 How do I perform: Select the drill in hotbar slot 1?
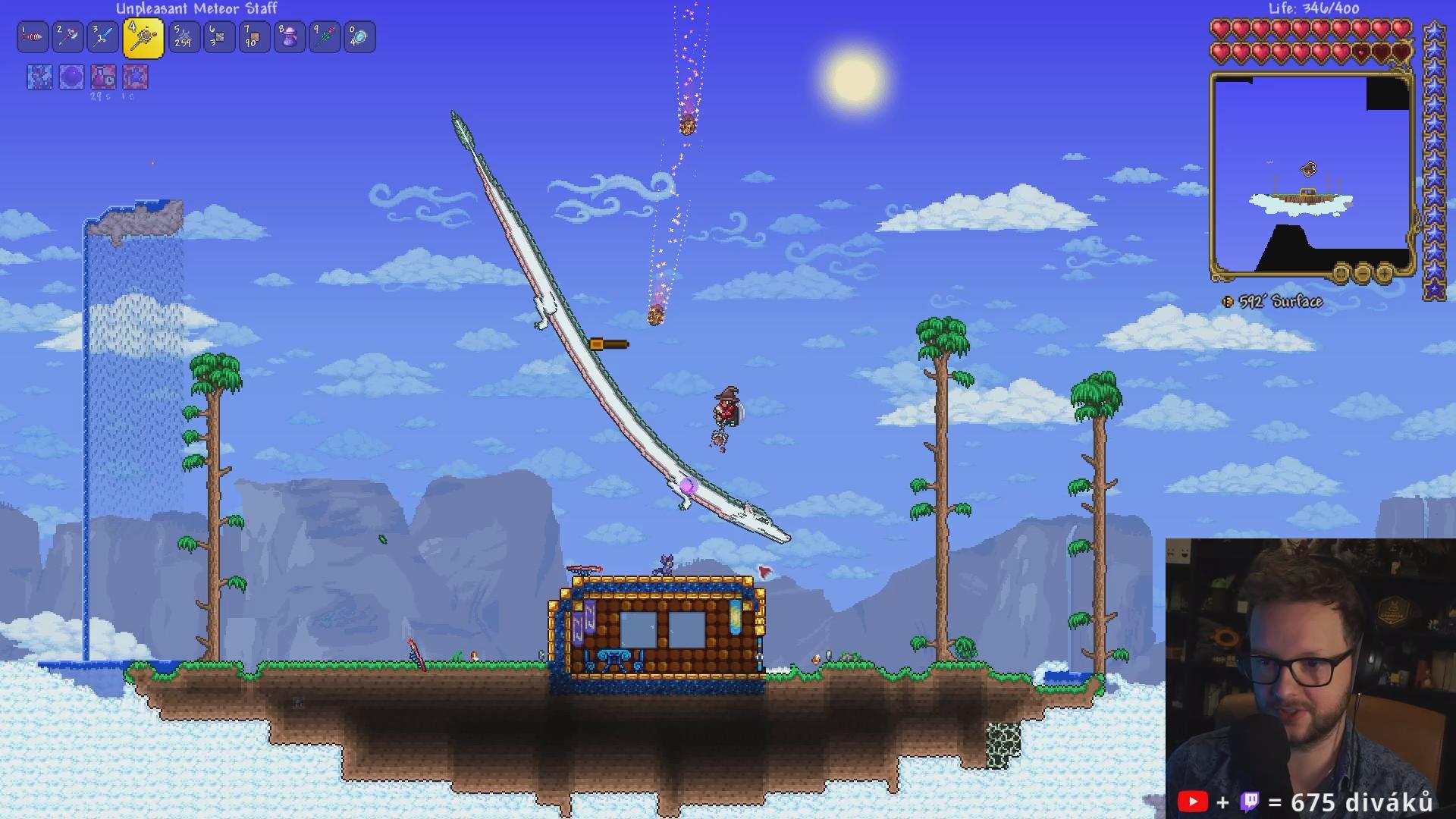(33, 37)
